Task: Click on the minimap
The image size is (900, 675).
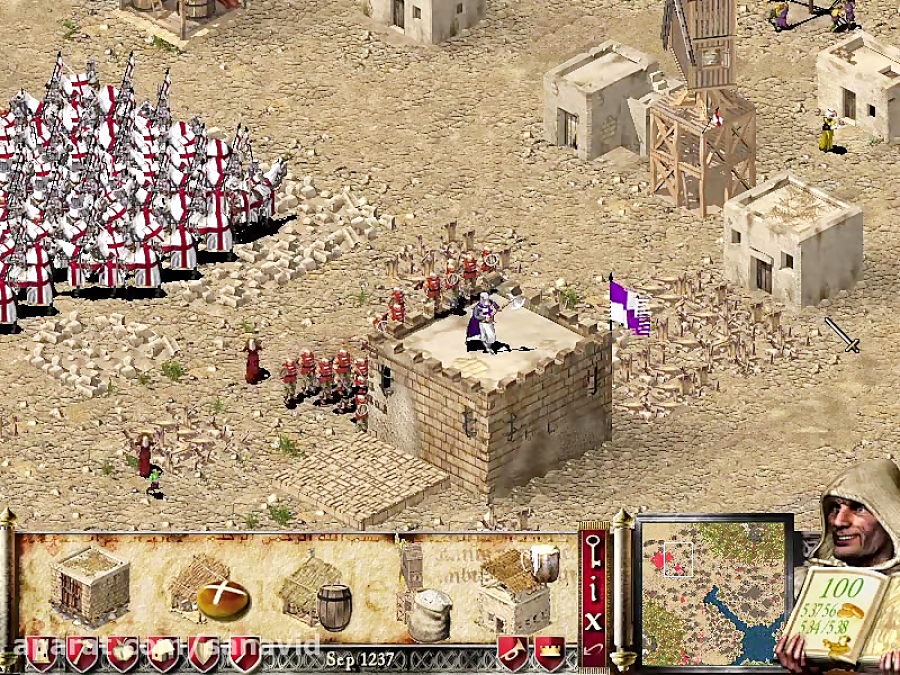Action: (714, 589)
